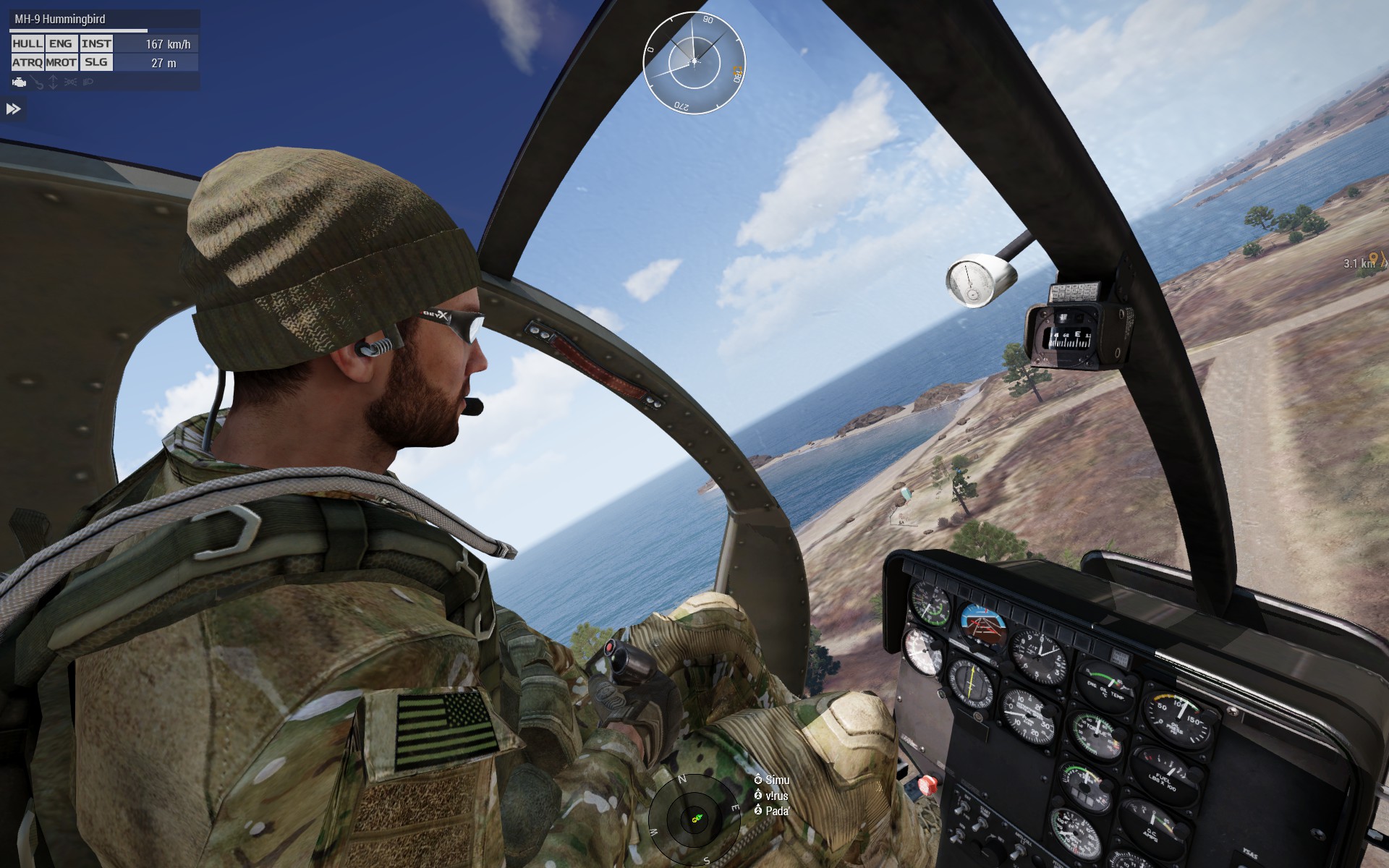
Task: Expand the double-arrow panel toggle
Action: pyautogui.click(x=14, y=109)
